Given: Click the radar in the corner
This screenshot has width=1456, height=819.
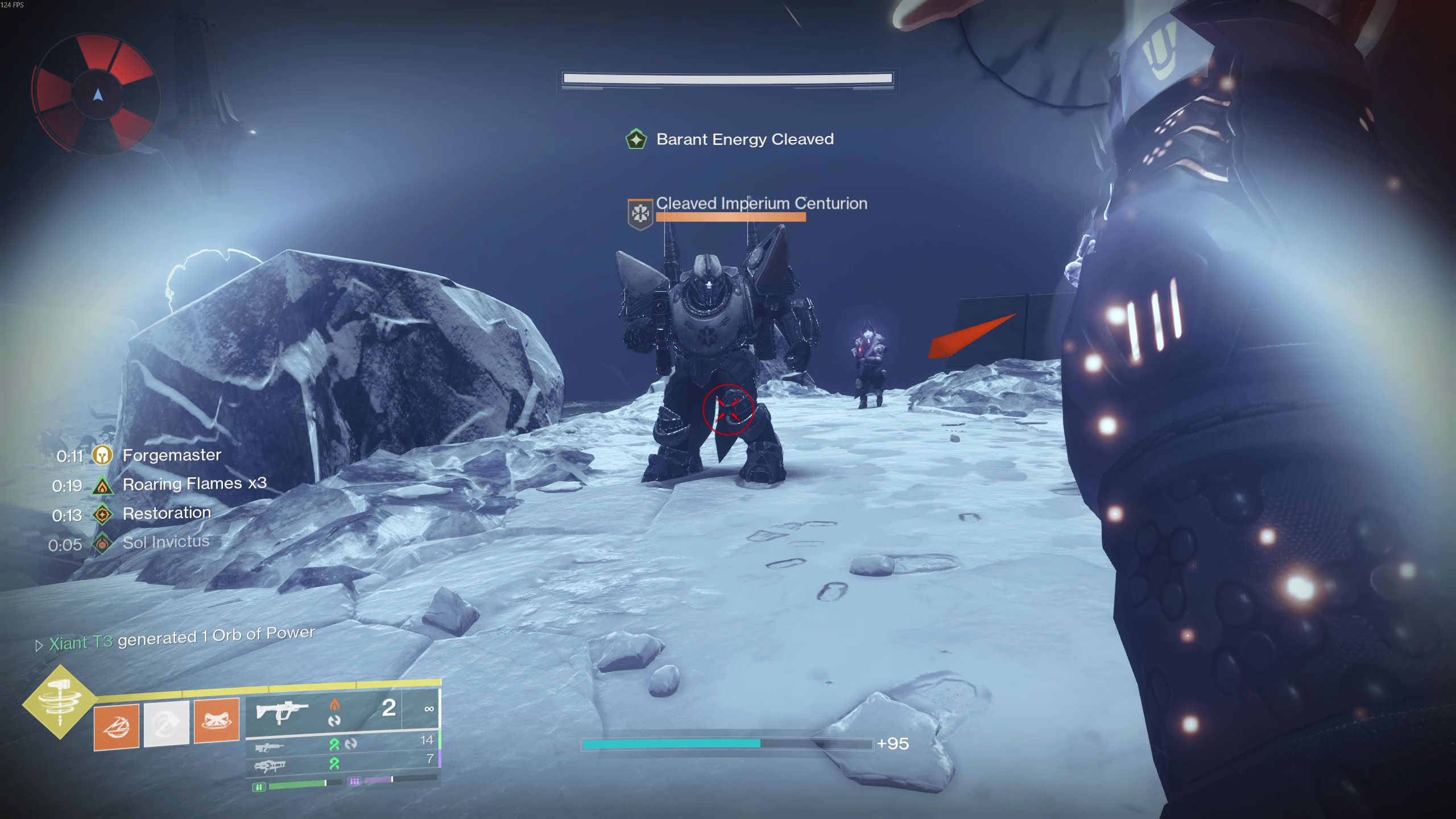Looking at the screenshot, I should click(97, 94).
